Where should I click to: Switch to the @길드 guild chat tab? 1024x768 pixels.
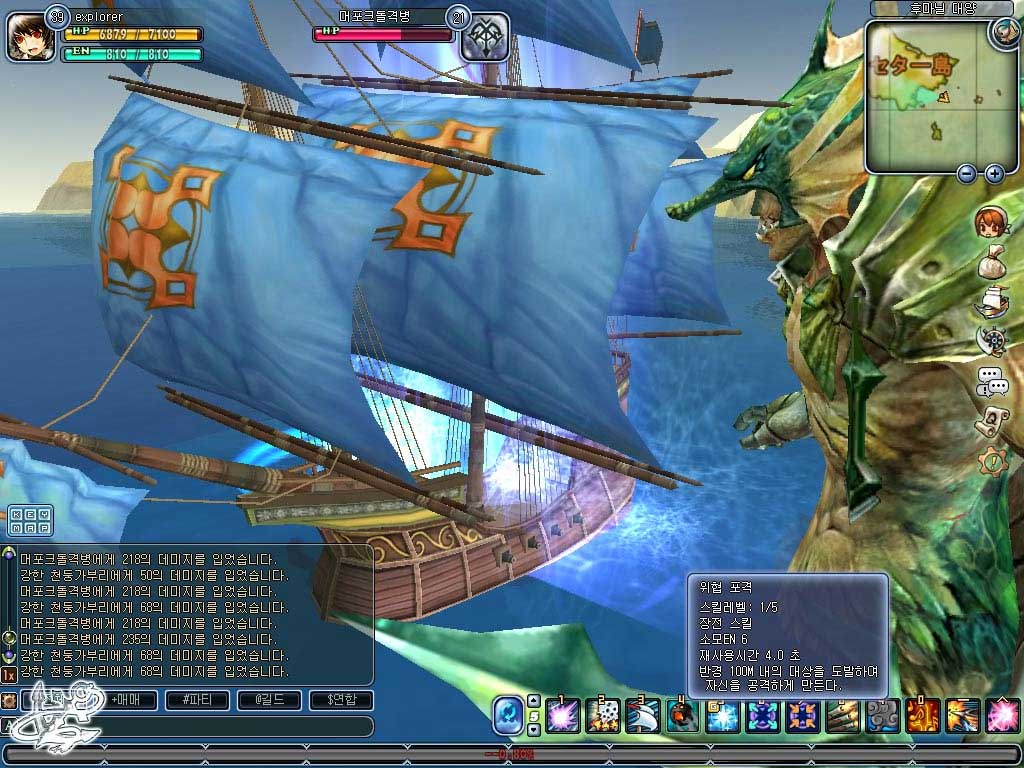coord(268,701)
